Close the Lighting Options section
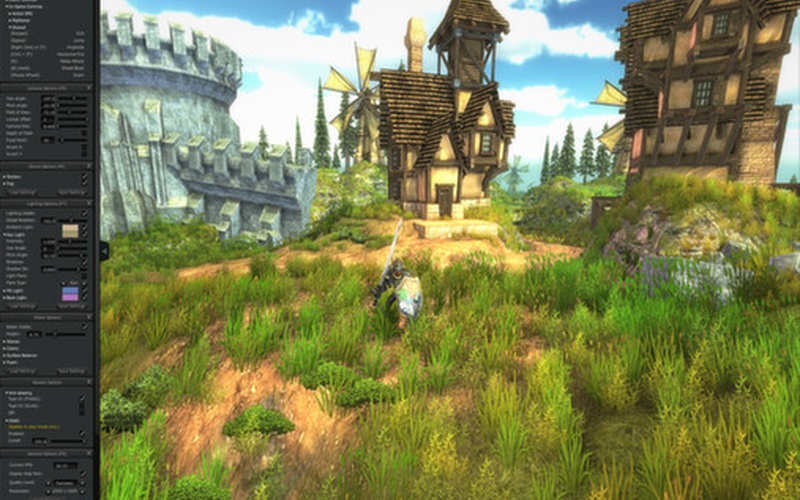 point(91,203)
